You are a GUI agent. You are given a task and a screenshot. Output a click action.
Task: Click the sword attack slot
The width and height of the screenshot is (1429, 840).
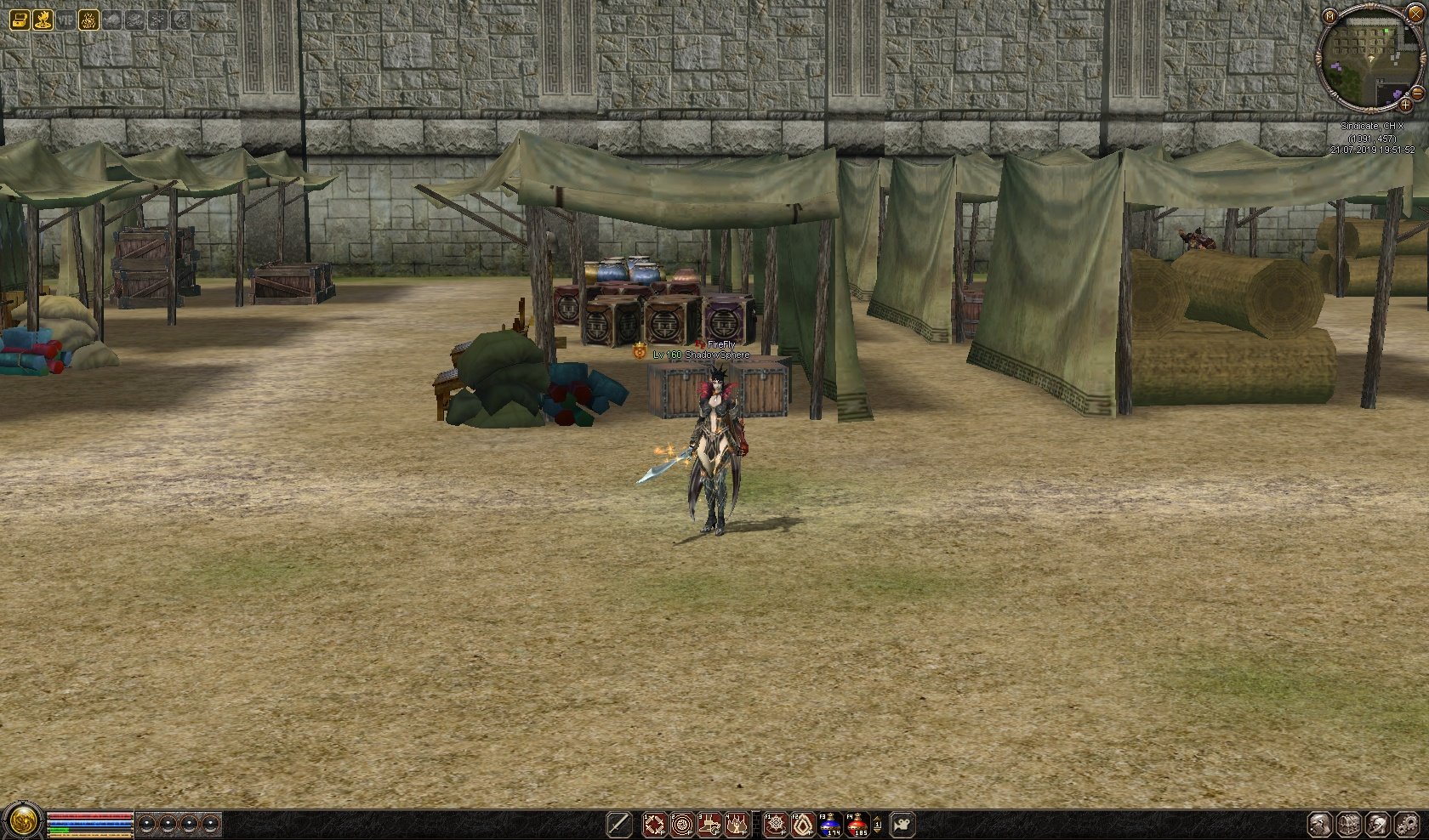[619, 824]
